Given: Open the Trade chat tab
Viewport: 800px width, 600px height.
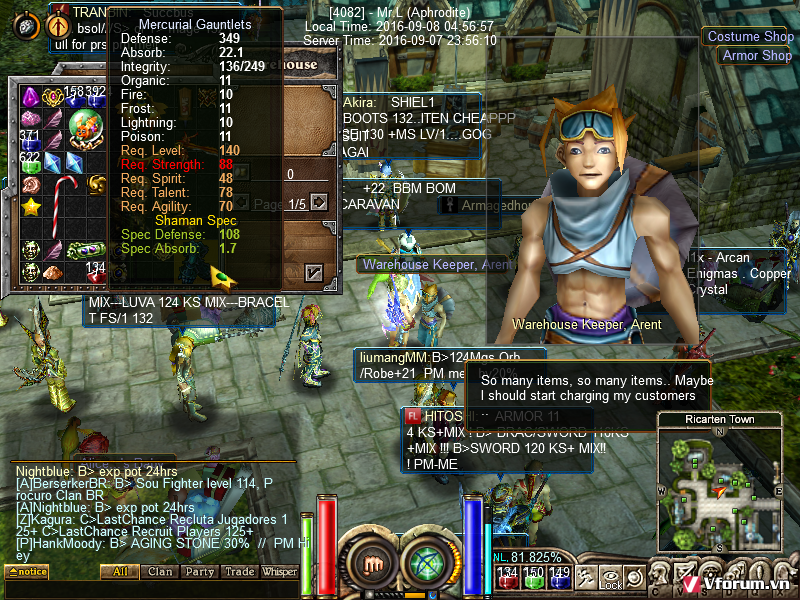Looking at the screenshot, I should pos(239,572).
